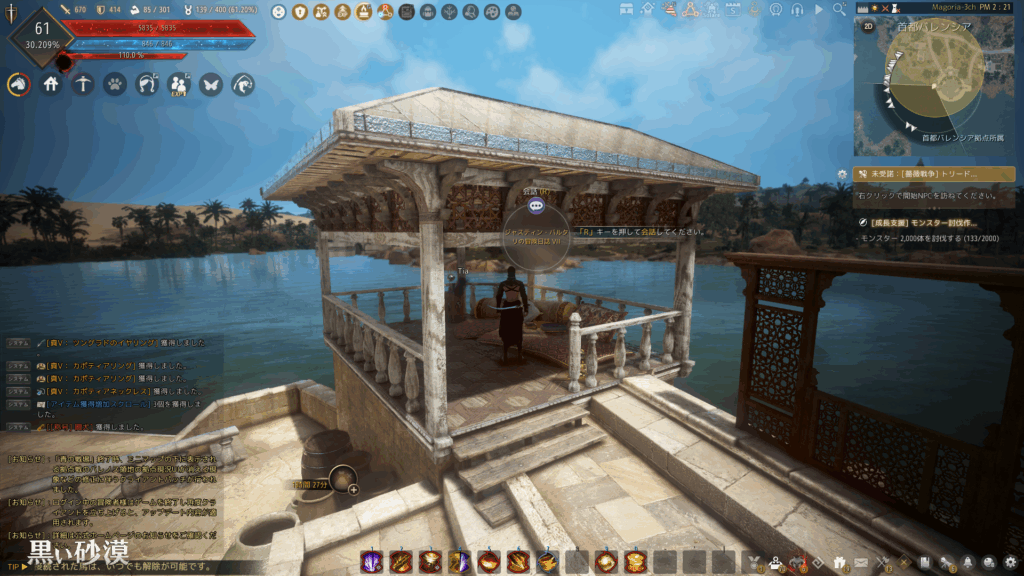Image resolution: width=1024 pixels, height=576 pixels.
Task: Click the bell notification icon
Action: tap(968, 562)
